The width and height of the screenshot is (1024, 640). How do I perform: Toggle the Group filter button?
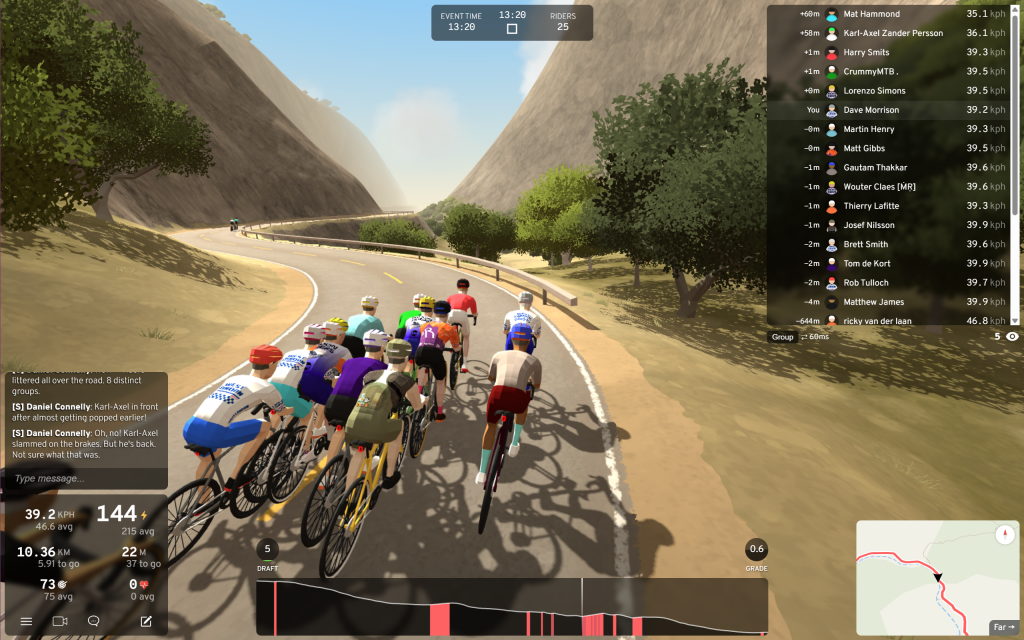point(782,337)
